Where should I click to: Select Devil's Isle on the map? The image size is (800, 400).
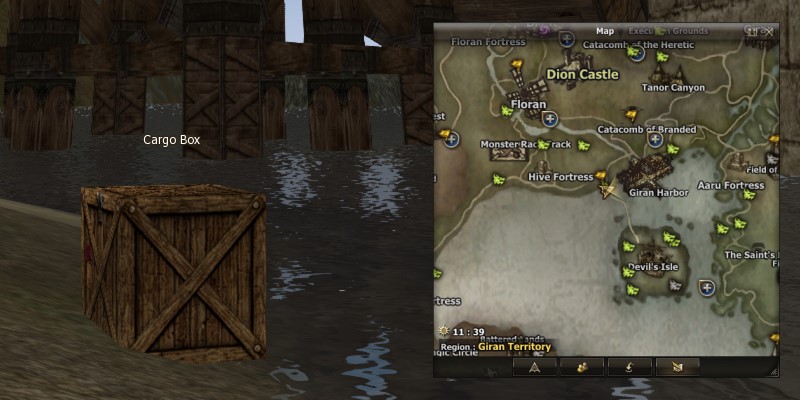coord(652,268)
